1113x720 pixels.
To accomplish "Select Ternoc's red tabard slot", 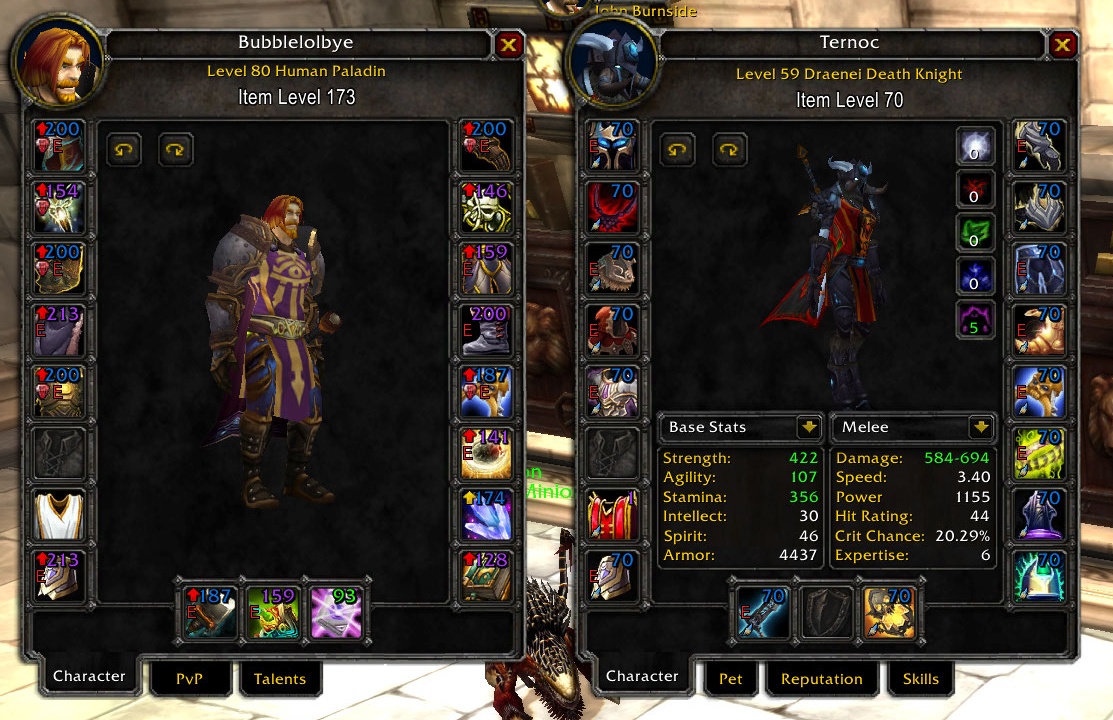I will pyautogui.click(x=609, y=514).
